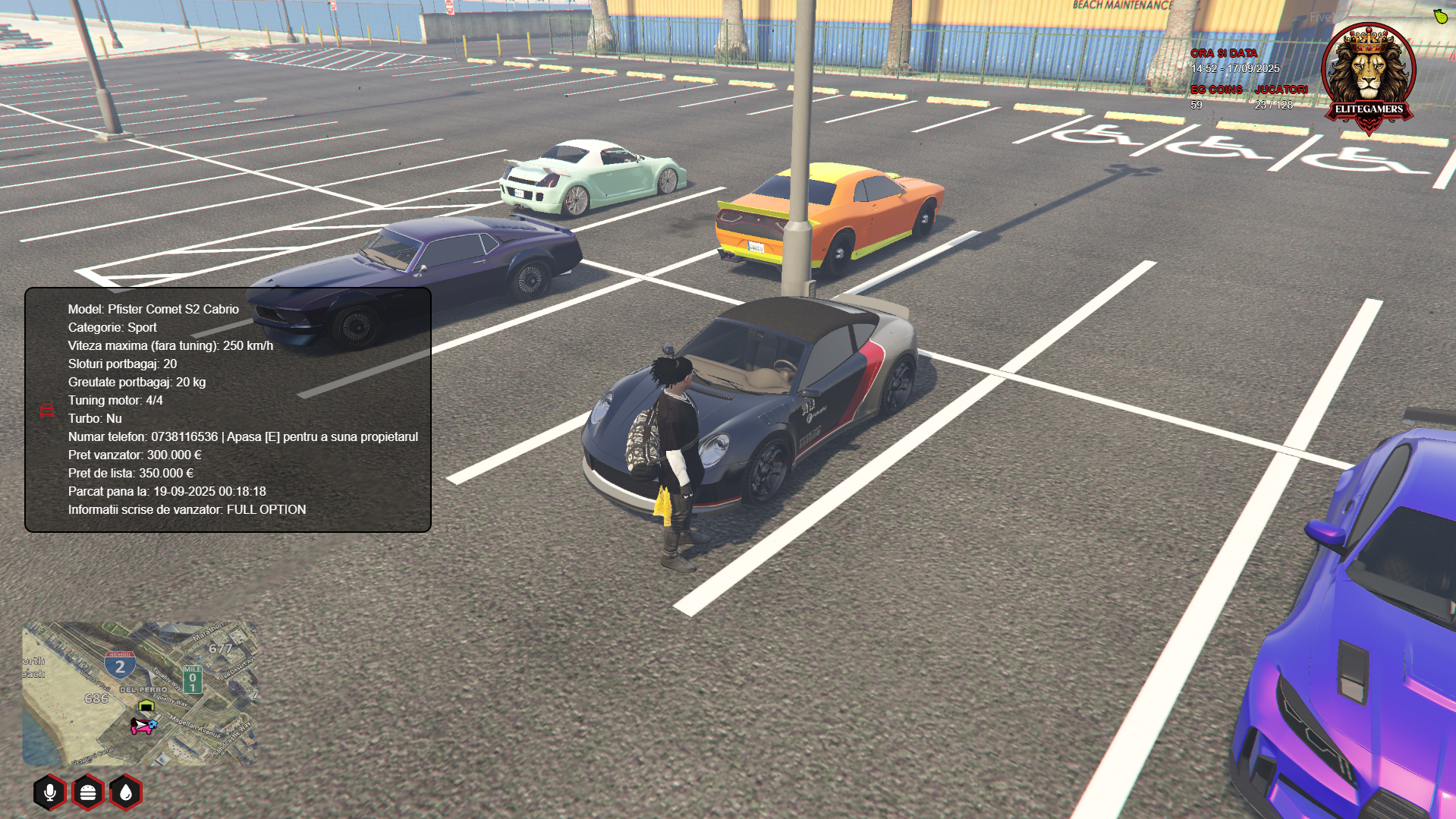This screenshot has width=1456, height=819.
Task: Click the red car icon in the vehicle panel
Action: 47,410
